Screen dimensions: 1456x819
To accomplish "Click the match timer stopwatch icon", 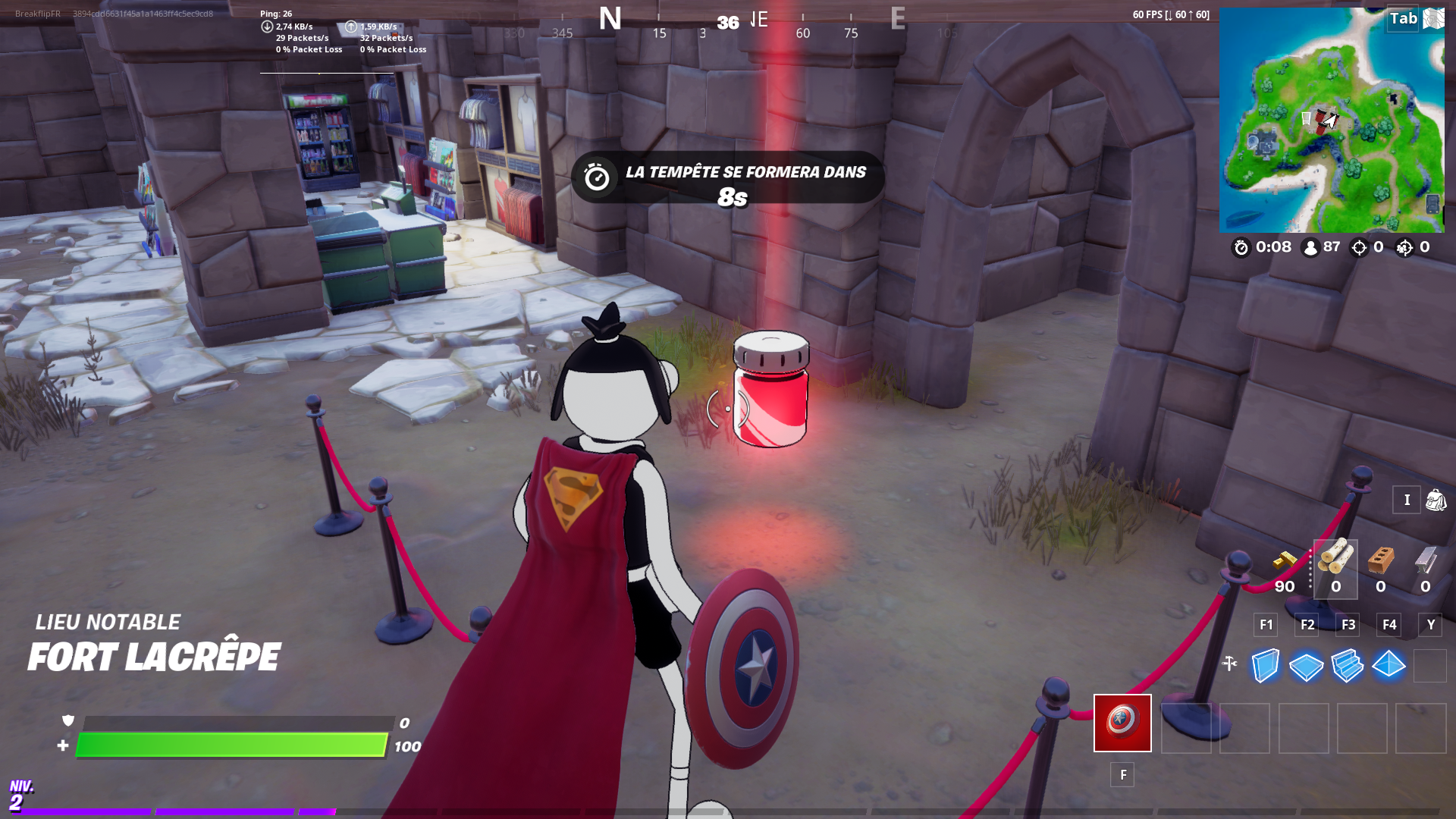I will 1241,247.
